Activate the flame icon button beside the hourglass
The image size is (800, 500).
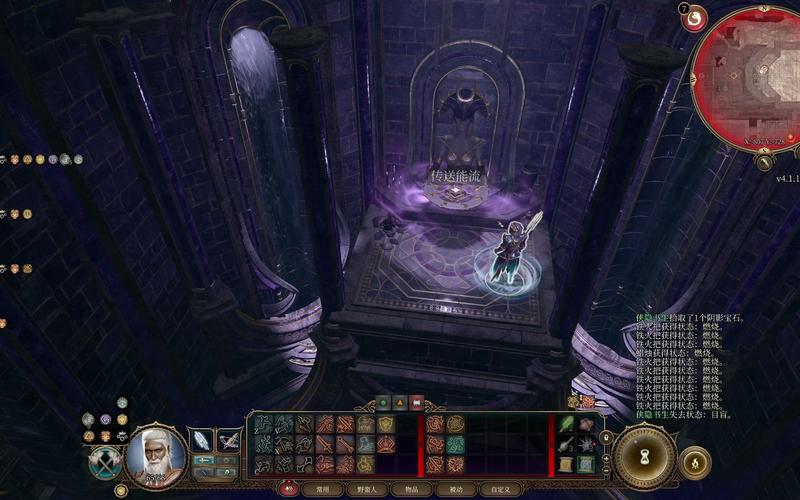(x=694, y=462)
